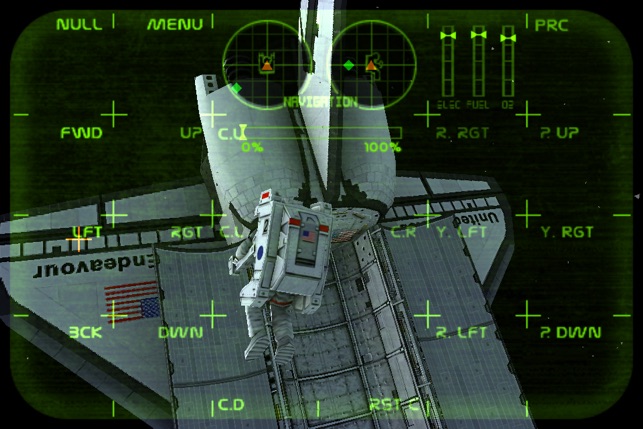Activate the NULL motion control

click(x=79, y=24)
